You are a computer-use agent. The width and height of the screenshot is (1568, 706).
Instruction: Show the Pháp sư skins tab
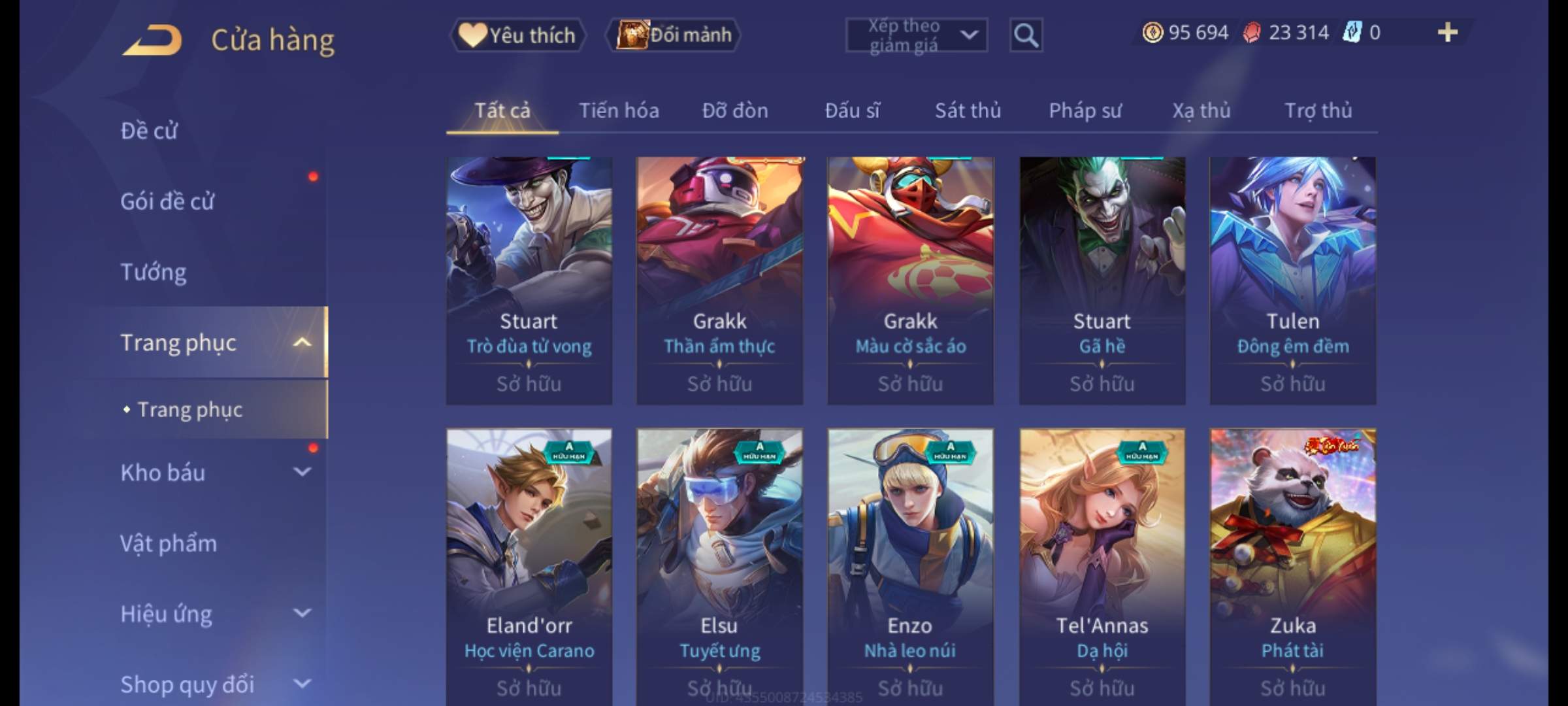pos(1085,110)
